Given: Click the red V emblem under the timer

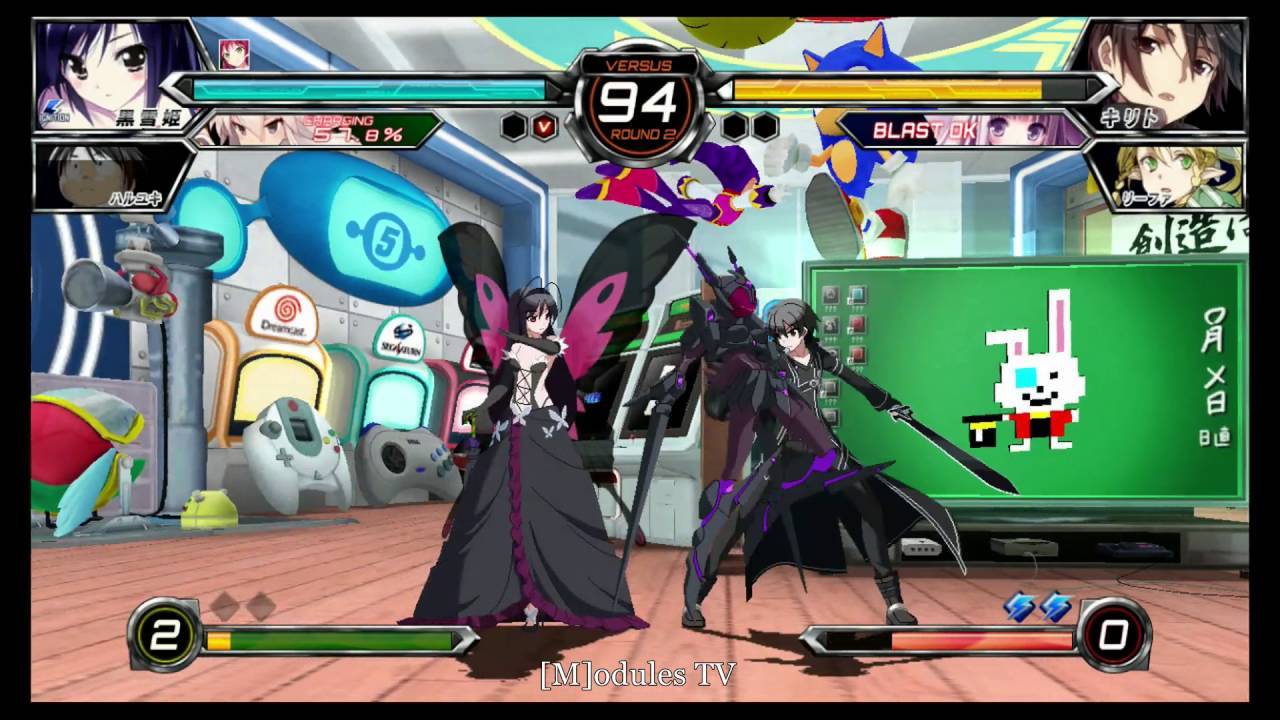Looking at the screenshot, I should pyautogui.click(x=545, y=128).
